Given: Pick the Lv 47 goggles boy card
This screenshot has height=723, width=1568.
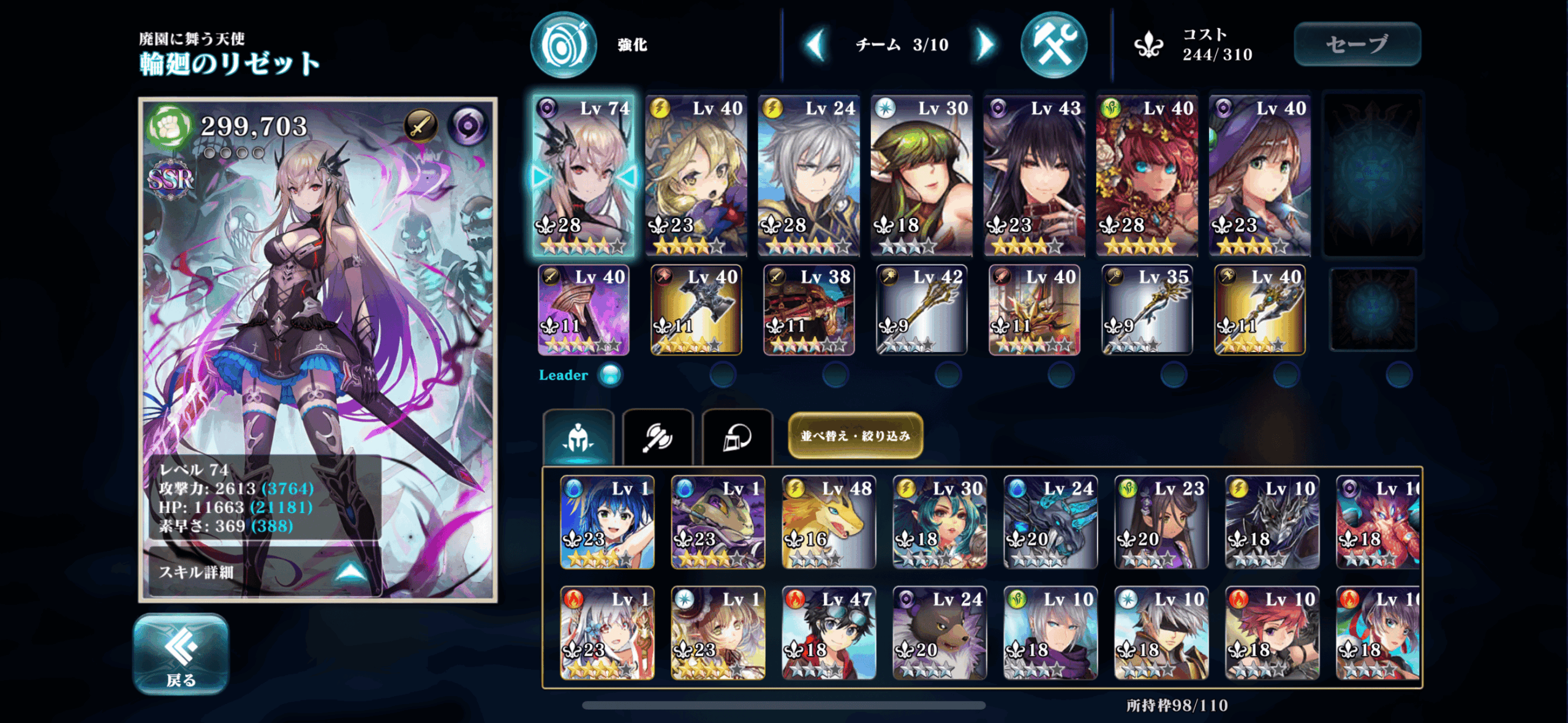Looking at the screenshot, I should (828, 633).
